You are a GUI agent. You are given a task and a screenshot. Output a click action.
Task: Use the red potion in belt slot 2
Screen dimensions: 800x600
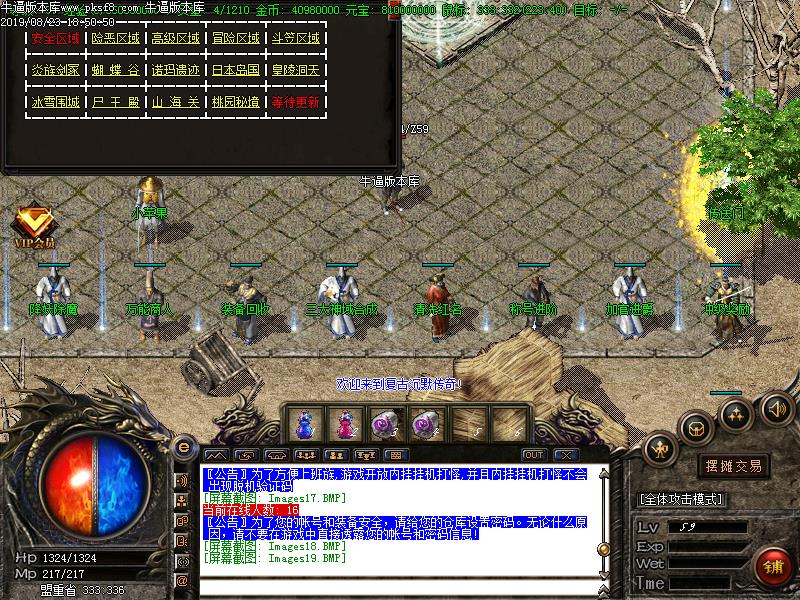(345, 424)
